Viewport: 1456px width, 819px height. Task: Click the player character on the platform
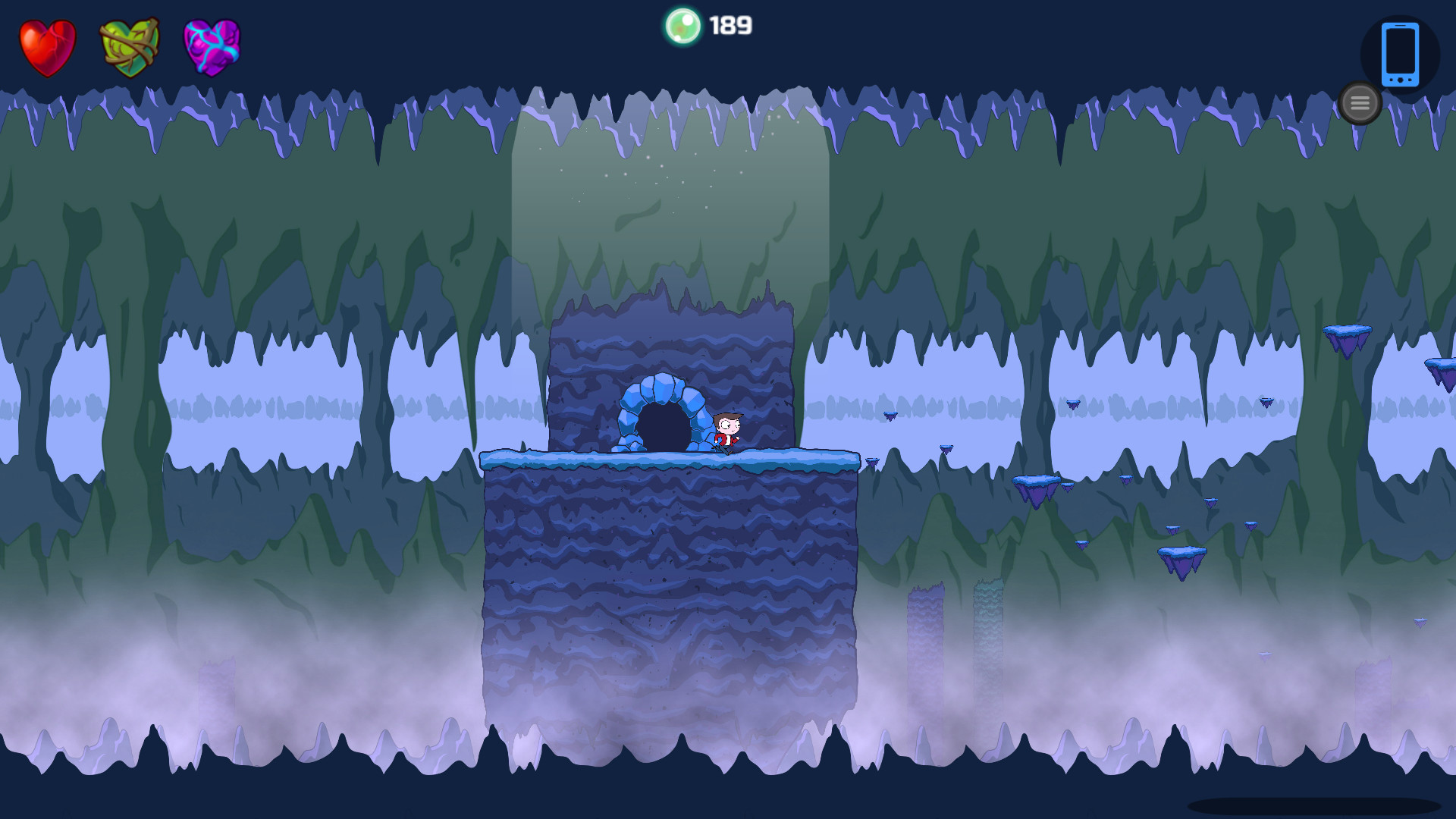[x=726, y=432]
